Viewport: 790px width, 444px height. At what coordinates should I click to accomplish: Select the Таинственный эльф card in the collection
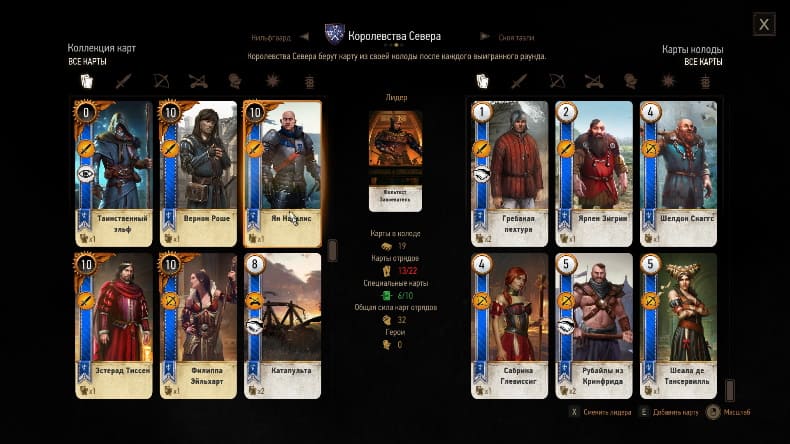click(x=113, y=172)
